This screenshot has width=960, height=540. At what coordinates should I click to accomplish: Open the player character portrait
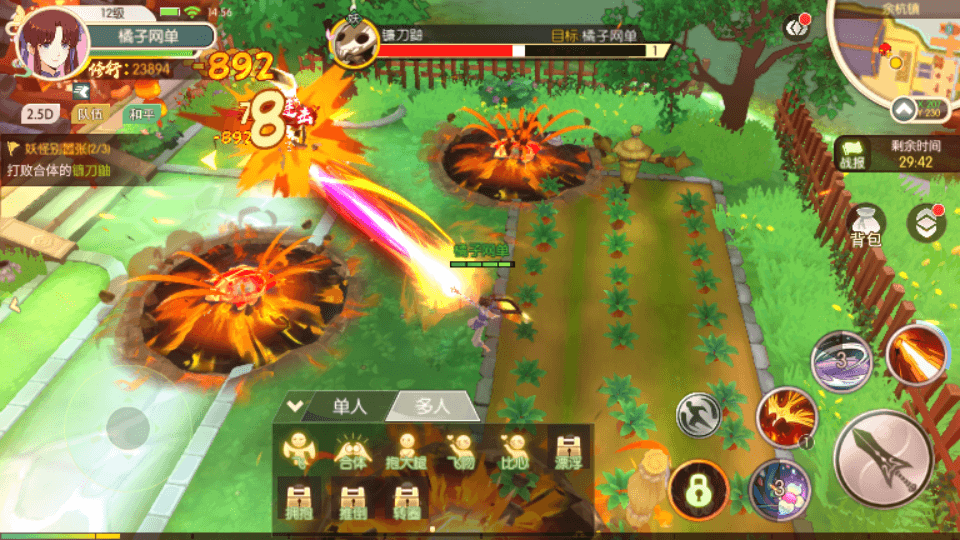point(46,45)
